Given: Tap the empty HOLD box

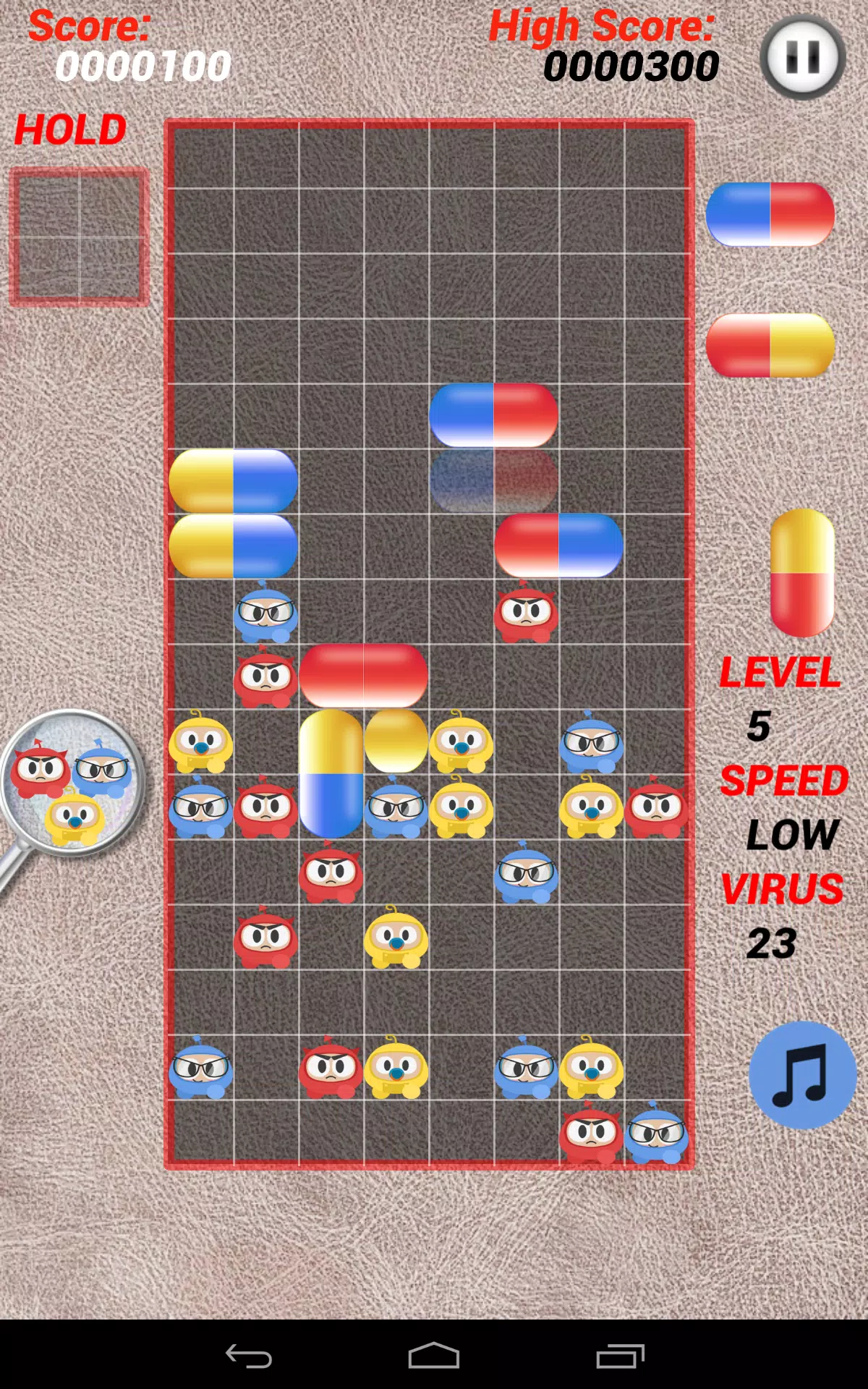Looking at the screenshot, I should pyautogui.click(x=79, y=237).
